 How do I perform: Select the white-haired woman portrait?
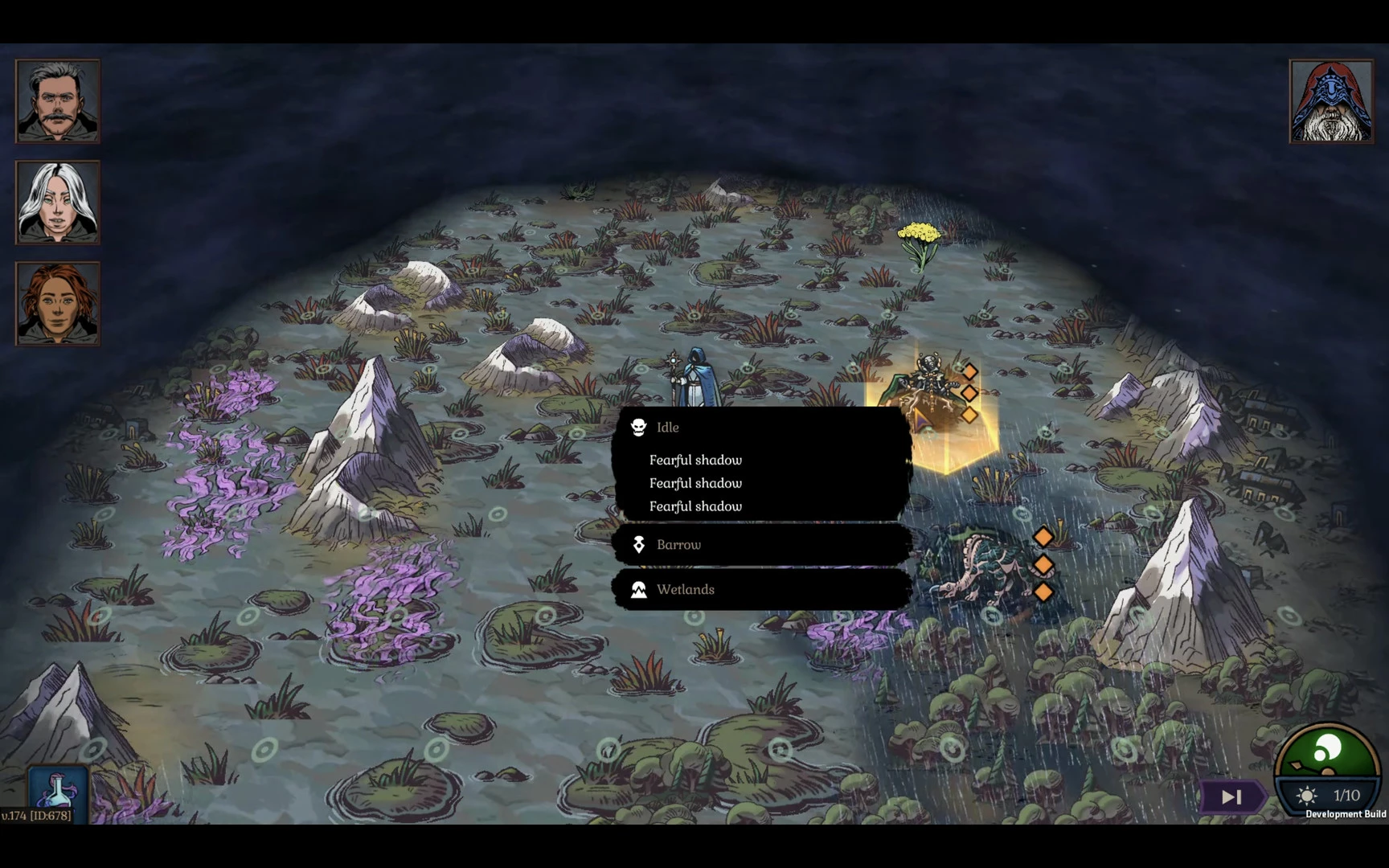(58, 203)
